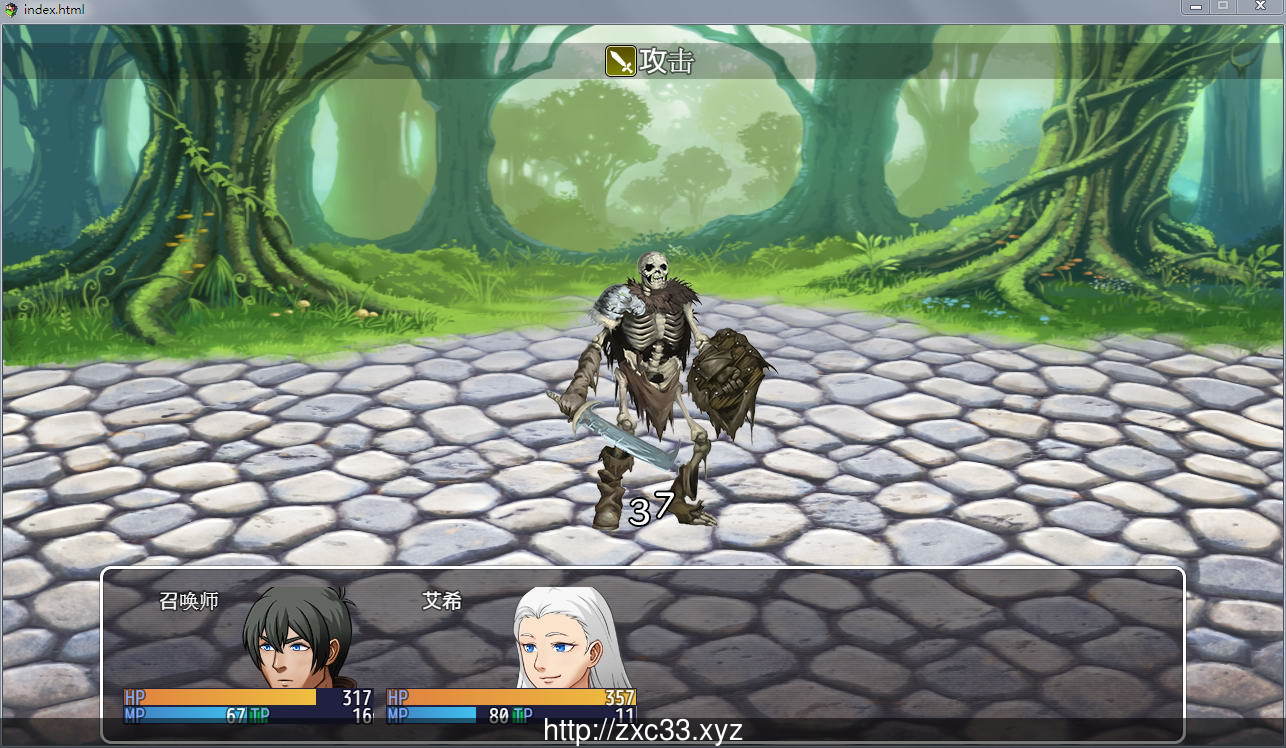Click the index.html app icon in title bar
The height and width of the screenshot is (748, 1286).
(x=11, y=8)
